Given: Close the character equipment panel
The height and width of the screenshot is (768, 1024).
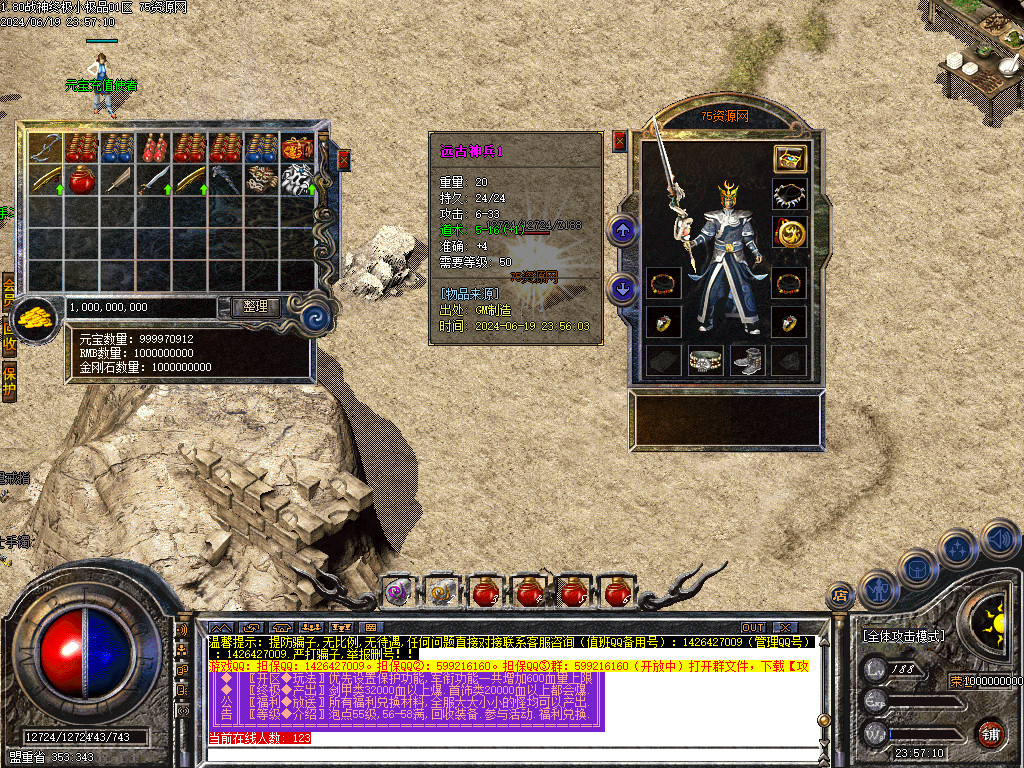Looking at the screenshot, I should coord(619,141).
